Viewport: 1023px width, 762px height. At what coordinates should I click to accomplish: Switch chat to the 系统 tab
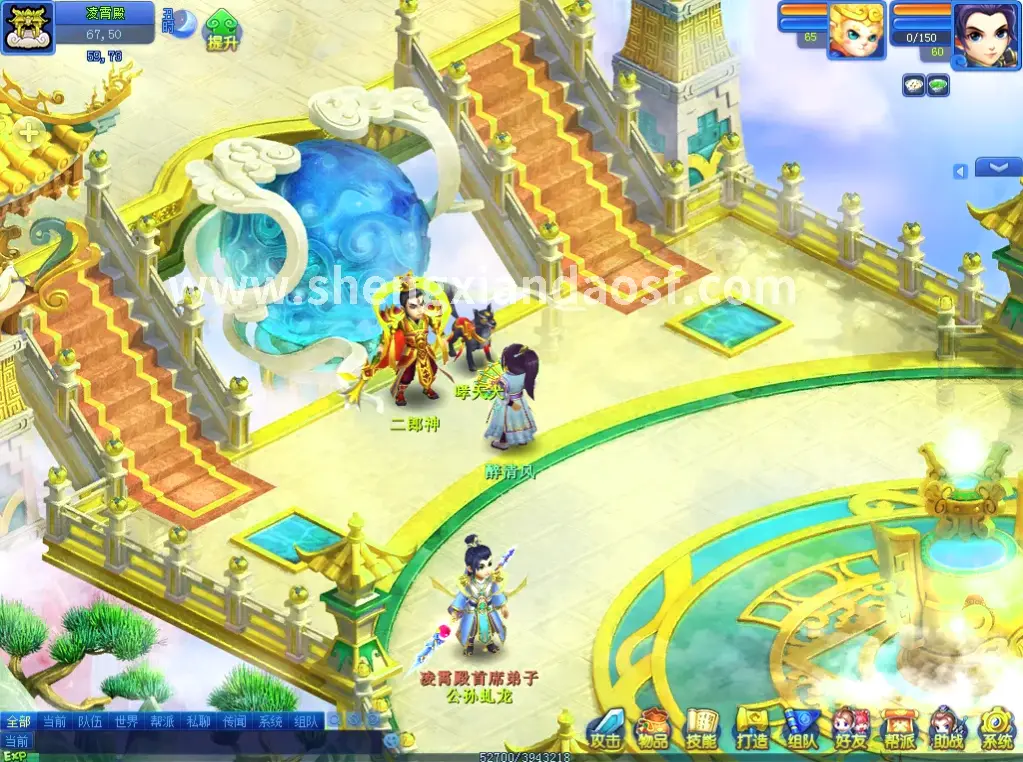point(270,721)
